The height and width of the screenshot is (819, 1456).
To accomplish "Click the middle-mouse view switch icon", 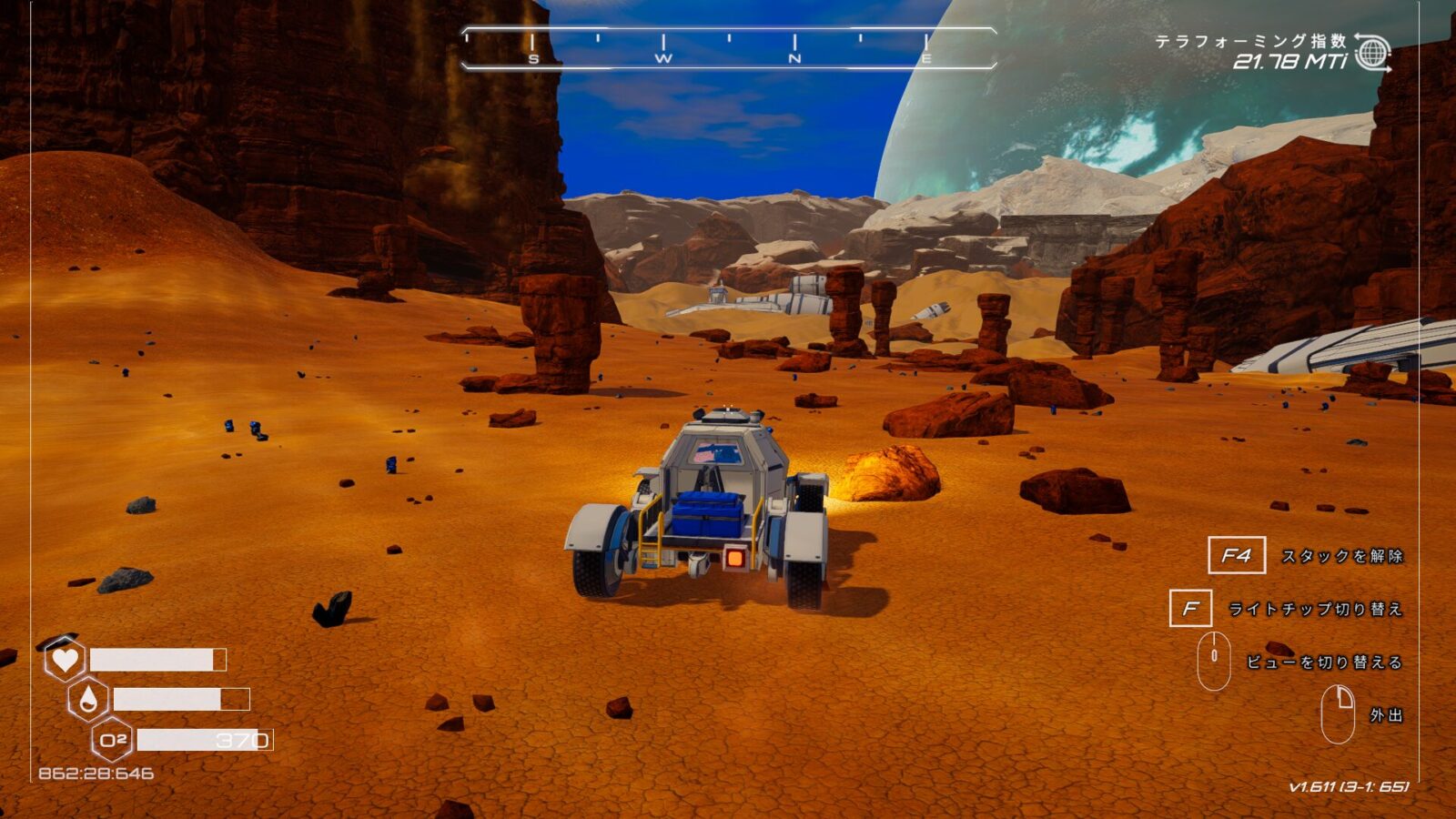I will point(1215,660).
